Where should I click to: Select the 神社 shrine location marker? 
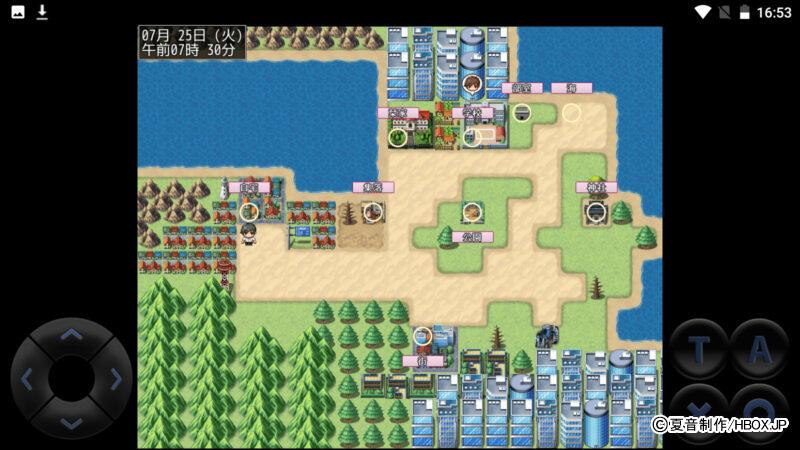[596, 211]
